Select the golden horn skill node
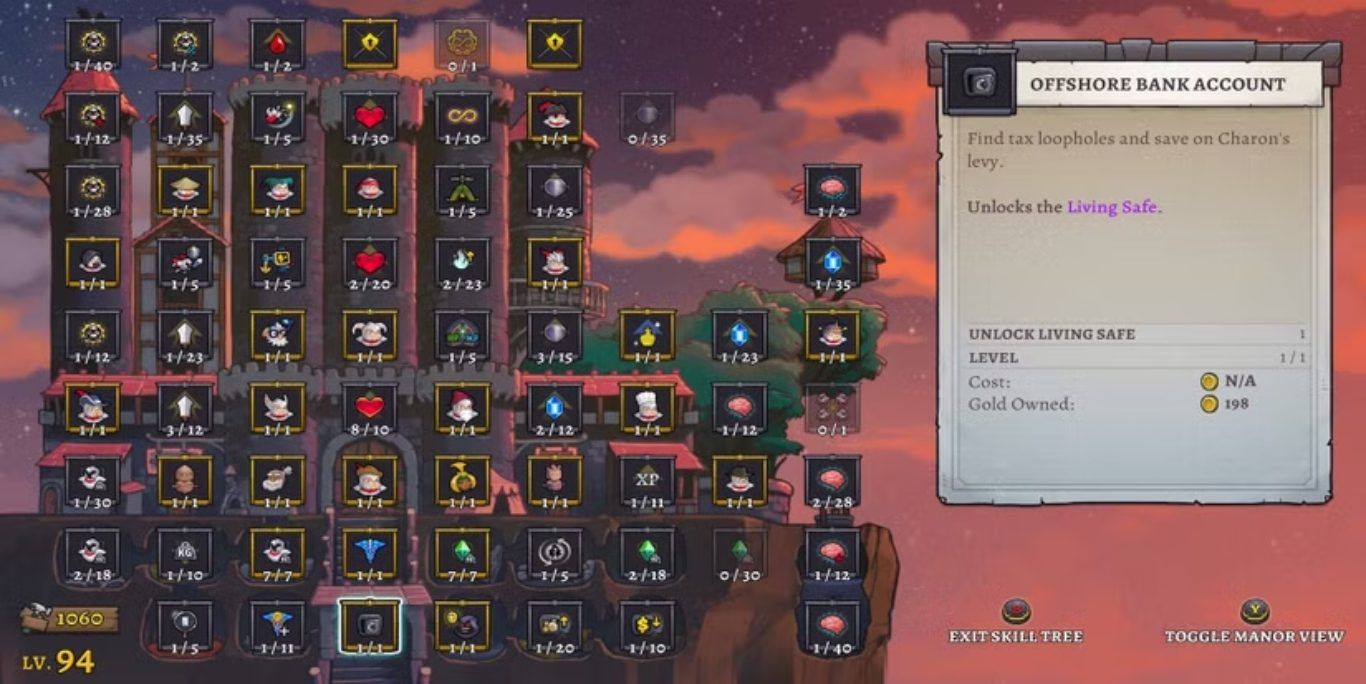Image resolution: width=1366 pixels, height=684 pixels. click(x=462, y=479)
